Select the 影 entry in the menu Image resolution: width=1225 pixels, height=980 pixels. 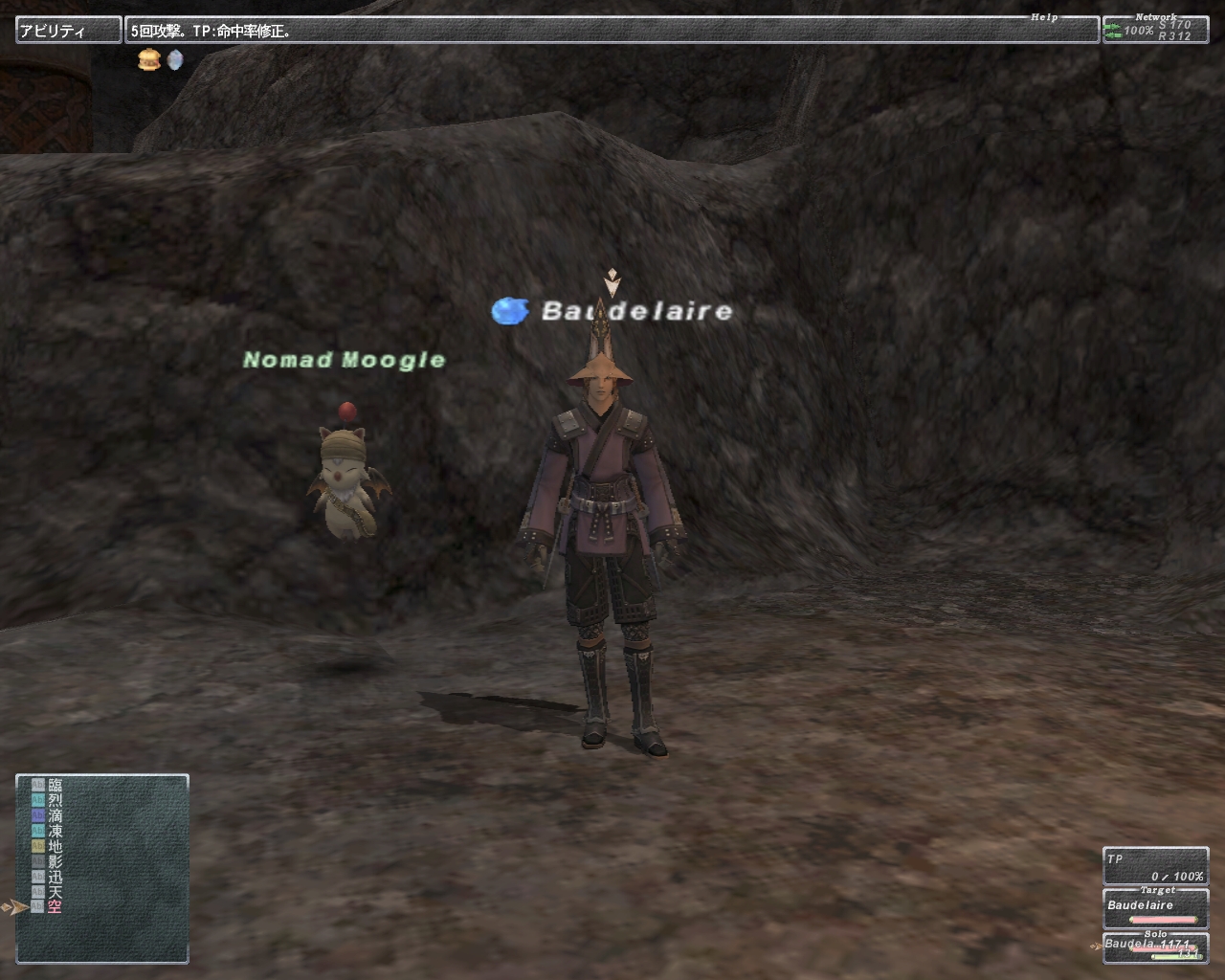click(x=54, y=861)
